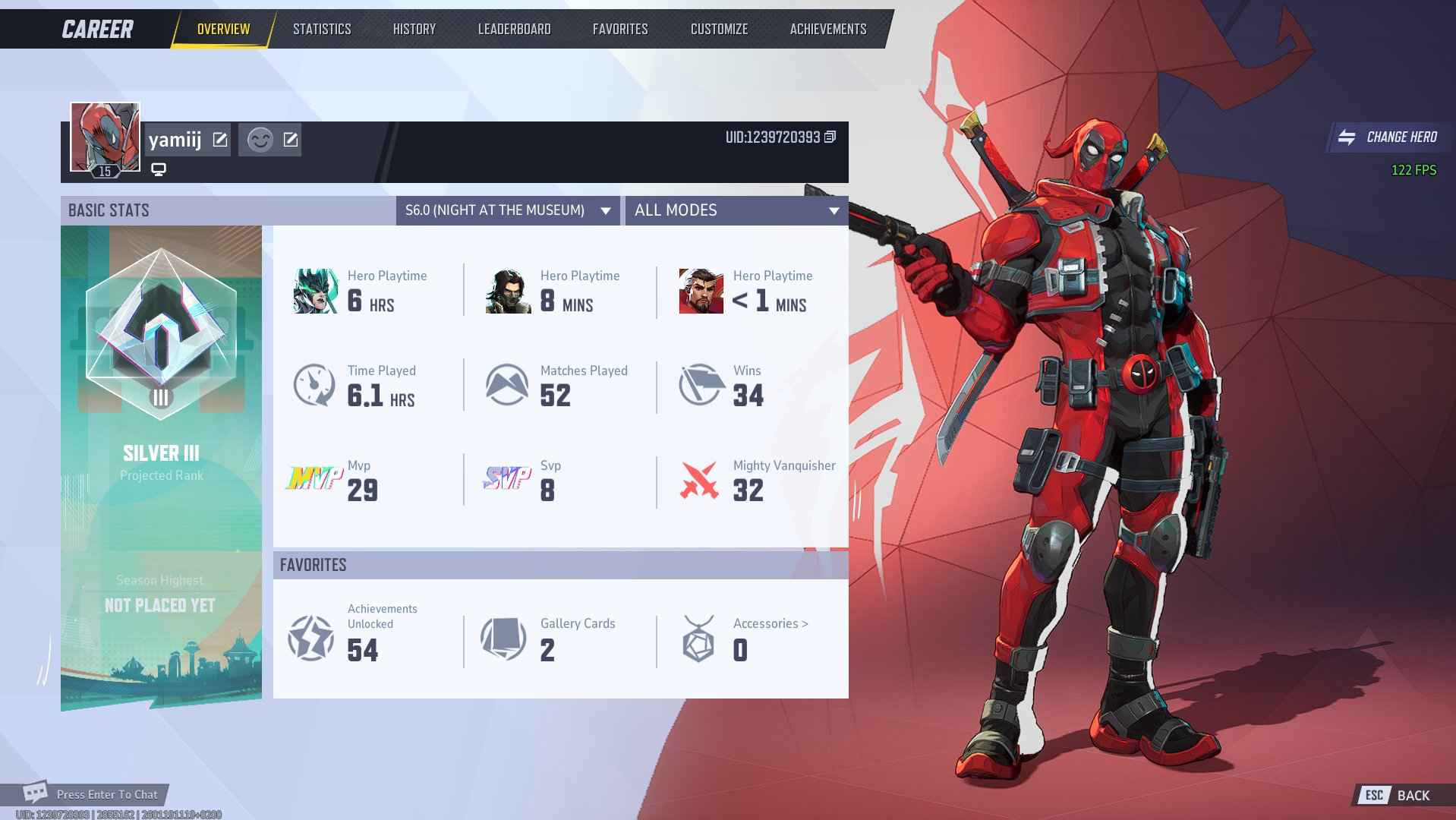
Task: Switch to the Statistics tab
Action: tap(321, 29)
